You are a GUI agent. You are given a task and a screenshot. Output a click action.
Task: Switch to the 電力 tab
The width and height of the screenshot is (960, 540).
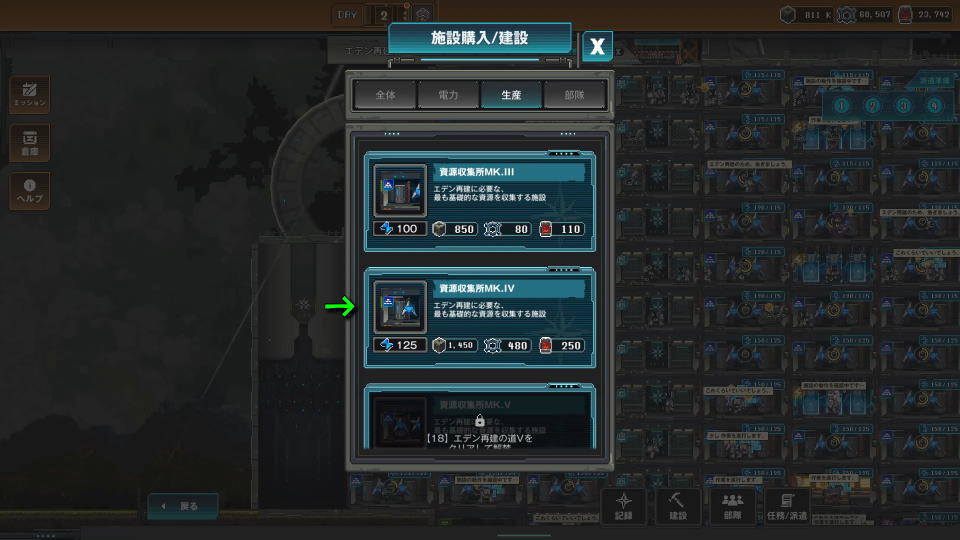tap(448, 95)
